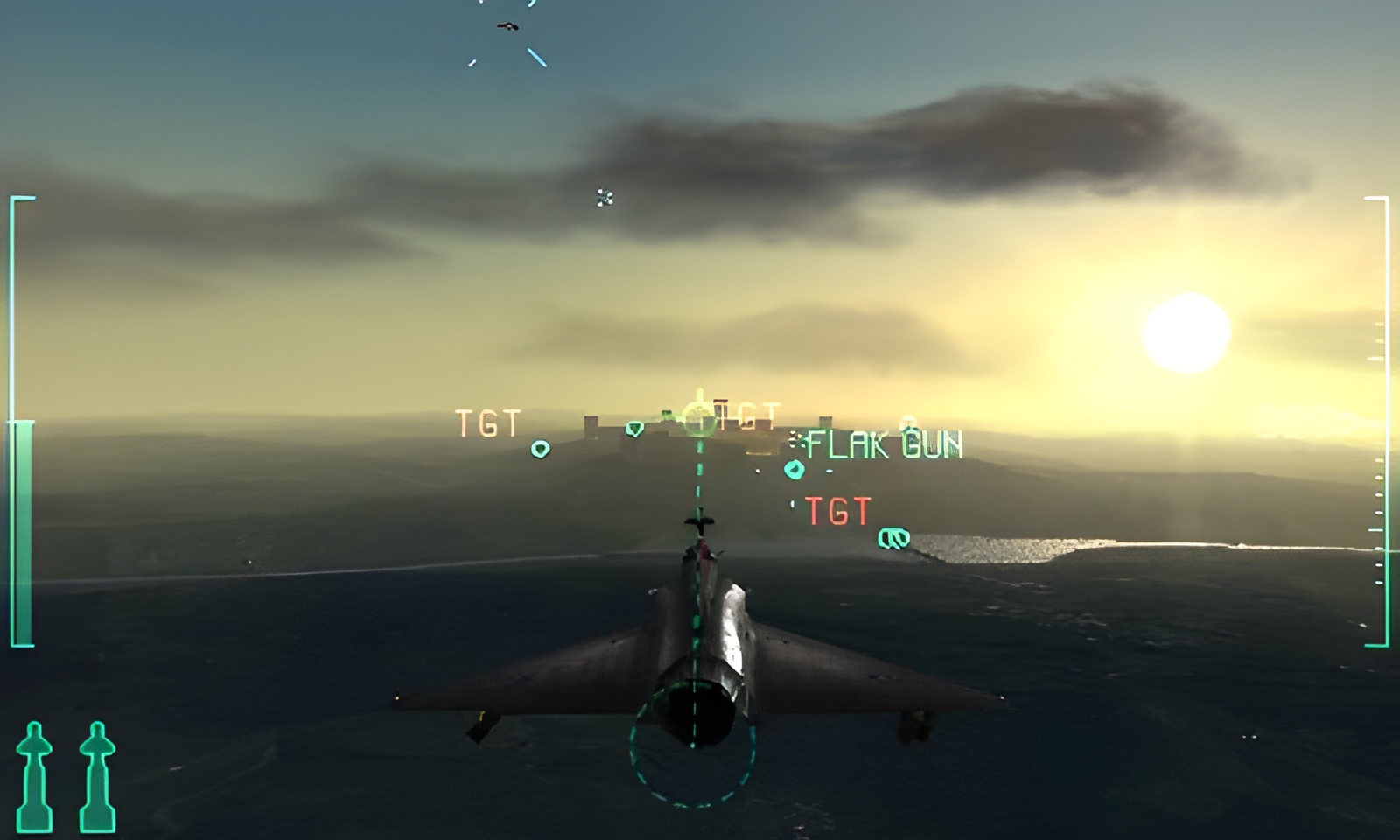Select the FLAK GUN target label

point(884,445)
